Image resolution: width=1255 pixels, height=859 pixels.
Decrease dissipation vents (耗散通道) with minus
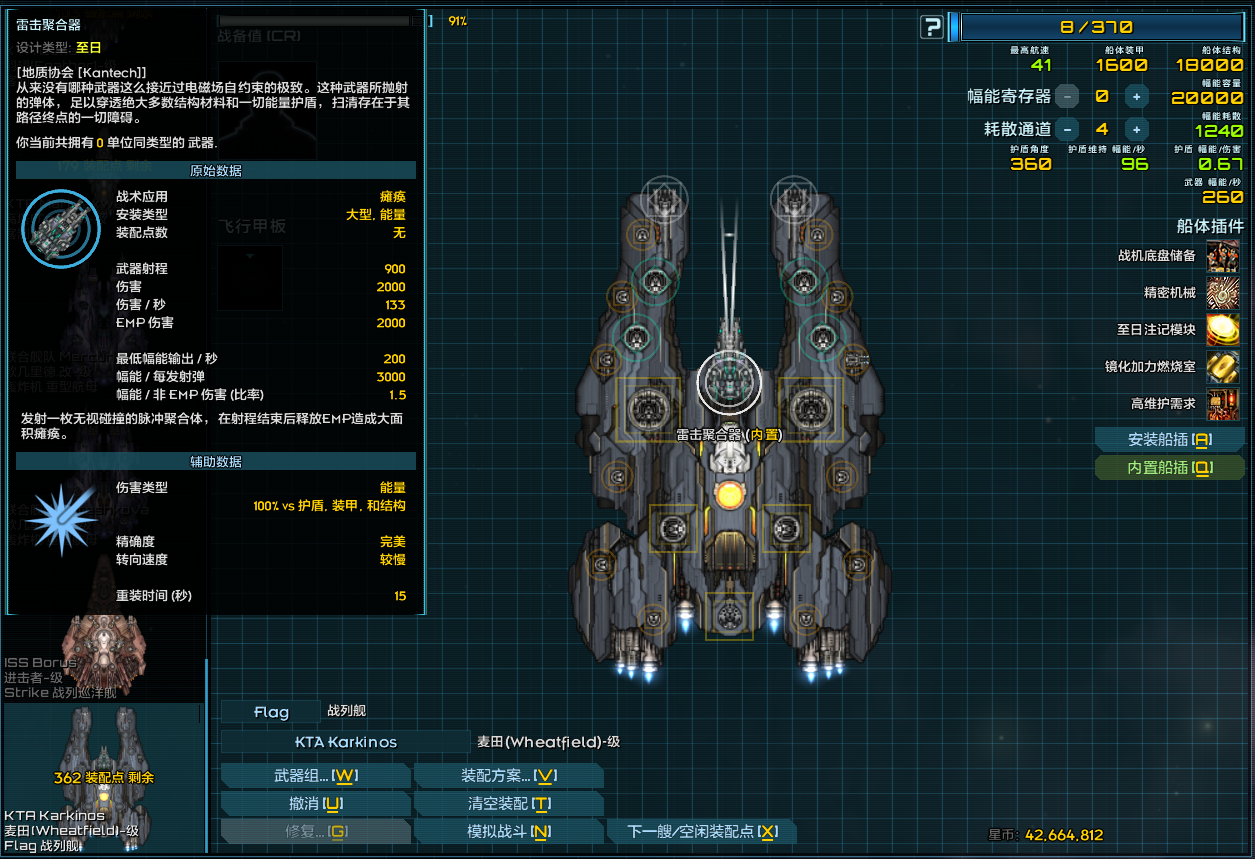(x=1067, y=129)
